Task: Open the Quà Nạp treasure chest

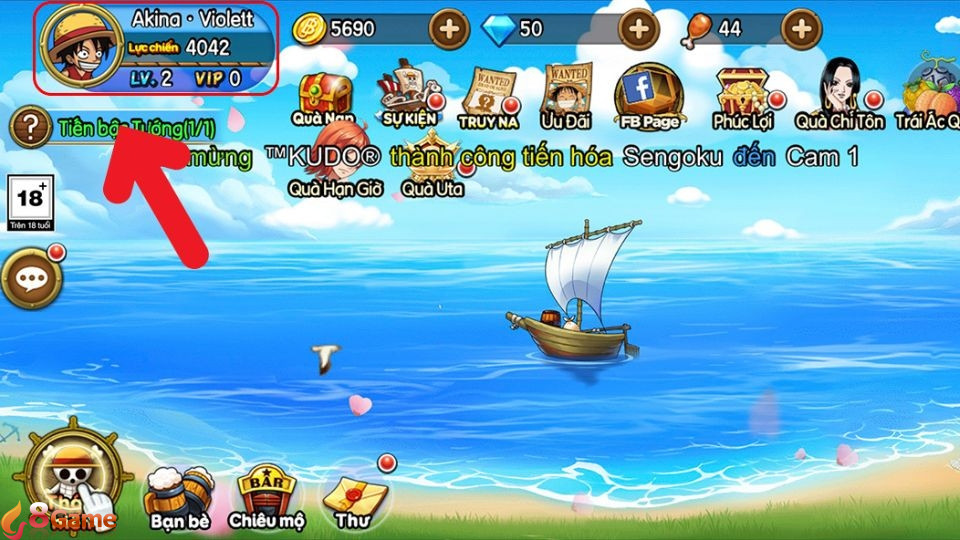Action: [x=323, y=97]
